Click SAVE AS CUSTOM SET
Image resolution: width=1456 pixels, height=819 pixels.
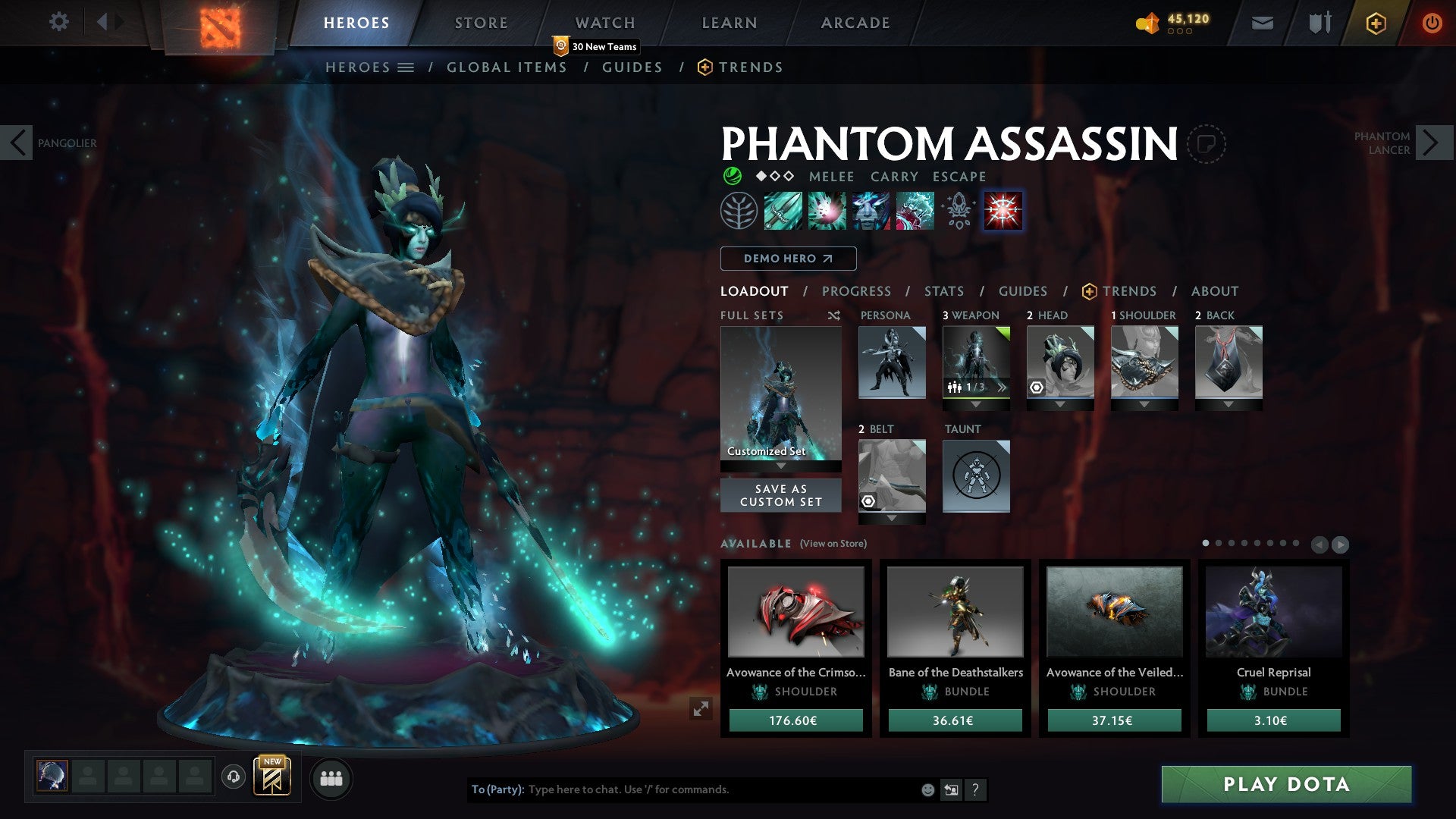pos(780,495)
